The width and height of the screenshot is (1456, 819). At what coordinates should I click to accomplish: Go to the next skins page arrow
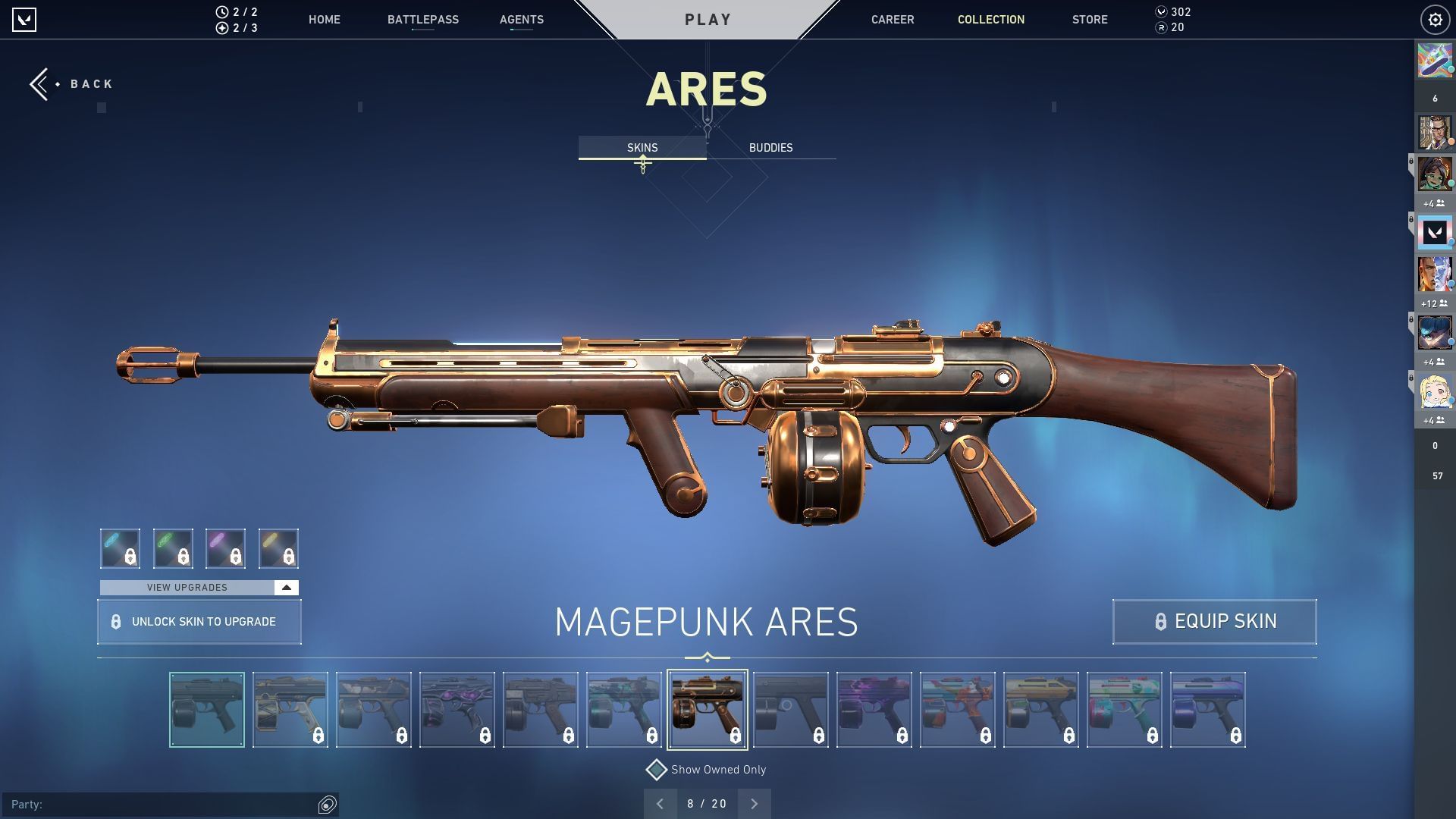(754, 804)
